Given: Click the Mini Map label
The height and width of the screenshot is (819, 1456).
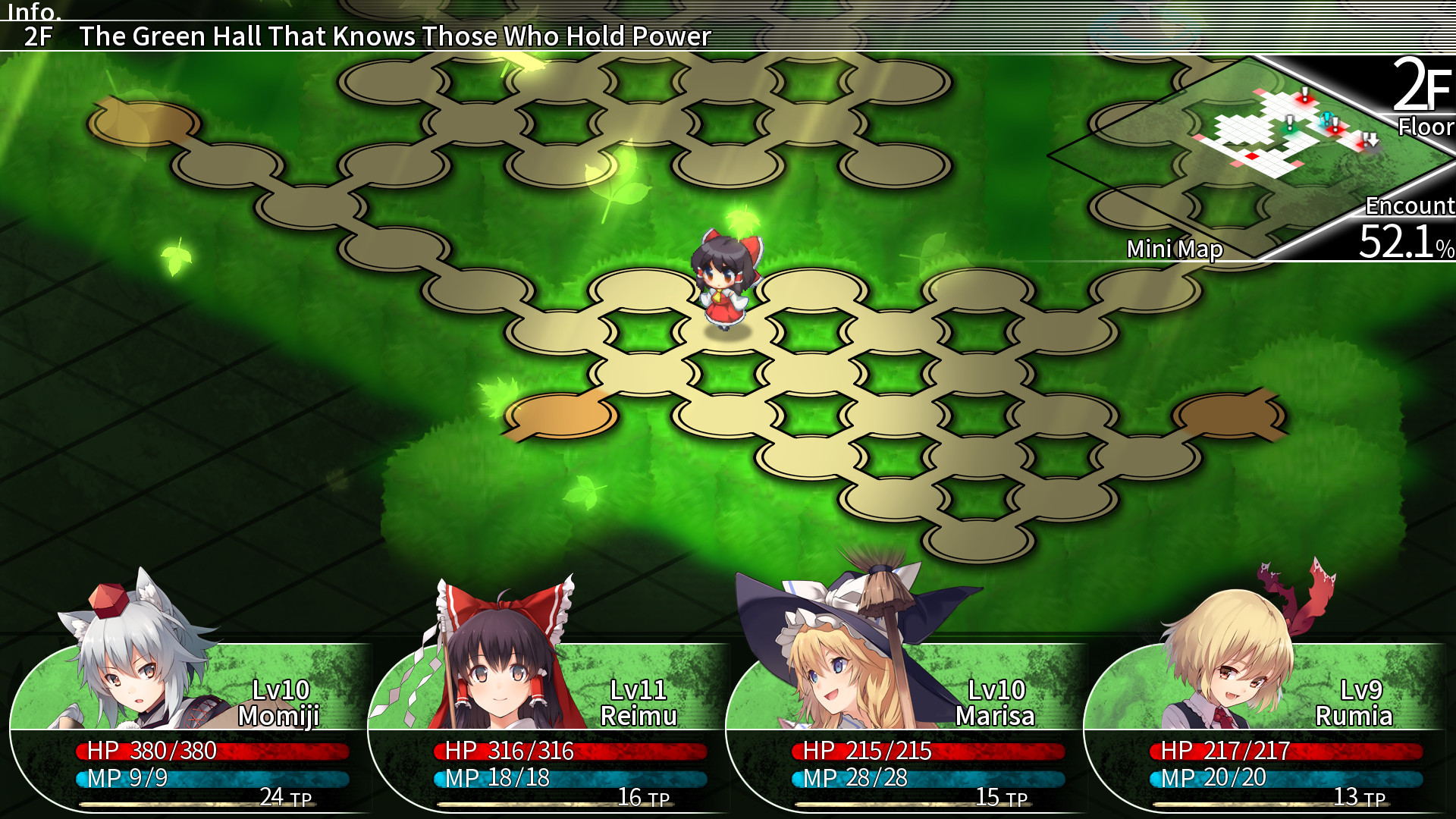Looking at the screenshot, I should tap(1176, 248).
